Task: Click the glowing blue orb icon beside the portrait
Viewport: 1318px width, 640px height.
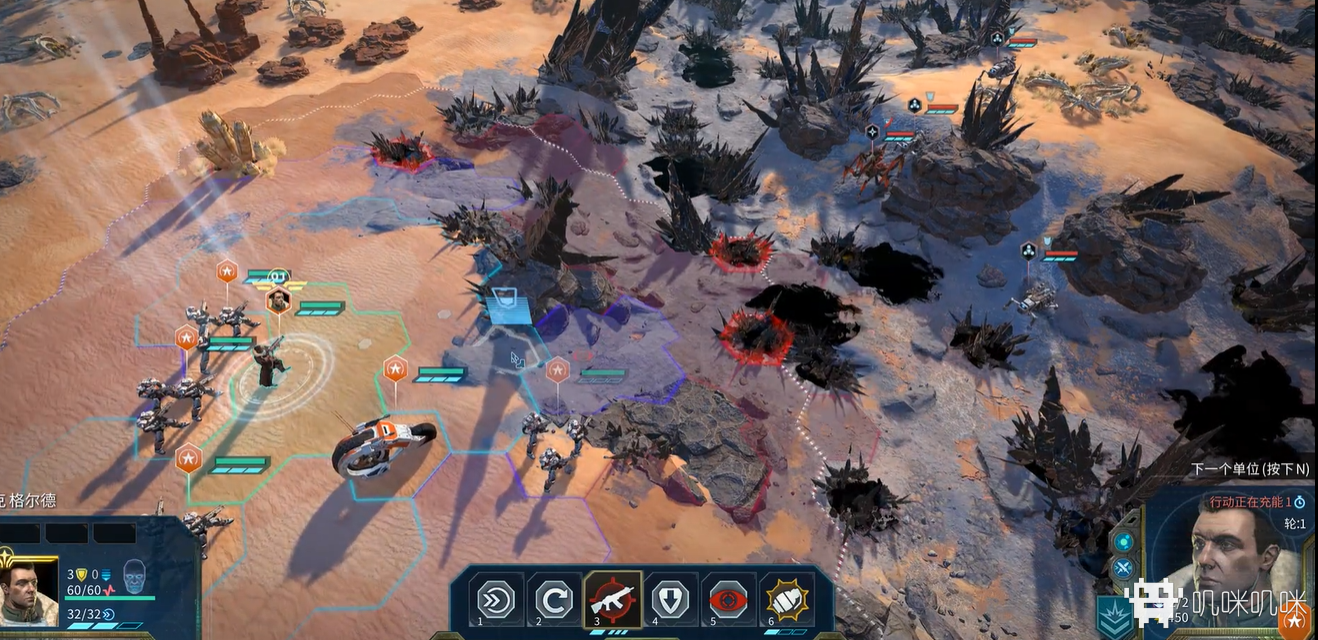Action: [1123, 541]
